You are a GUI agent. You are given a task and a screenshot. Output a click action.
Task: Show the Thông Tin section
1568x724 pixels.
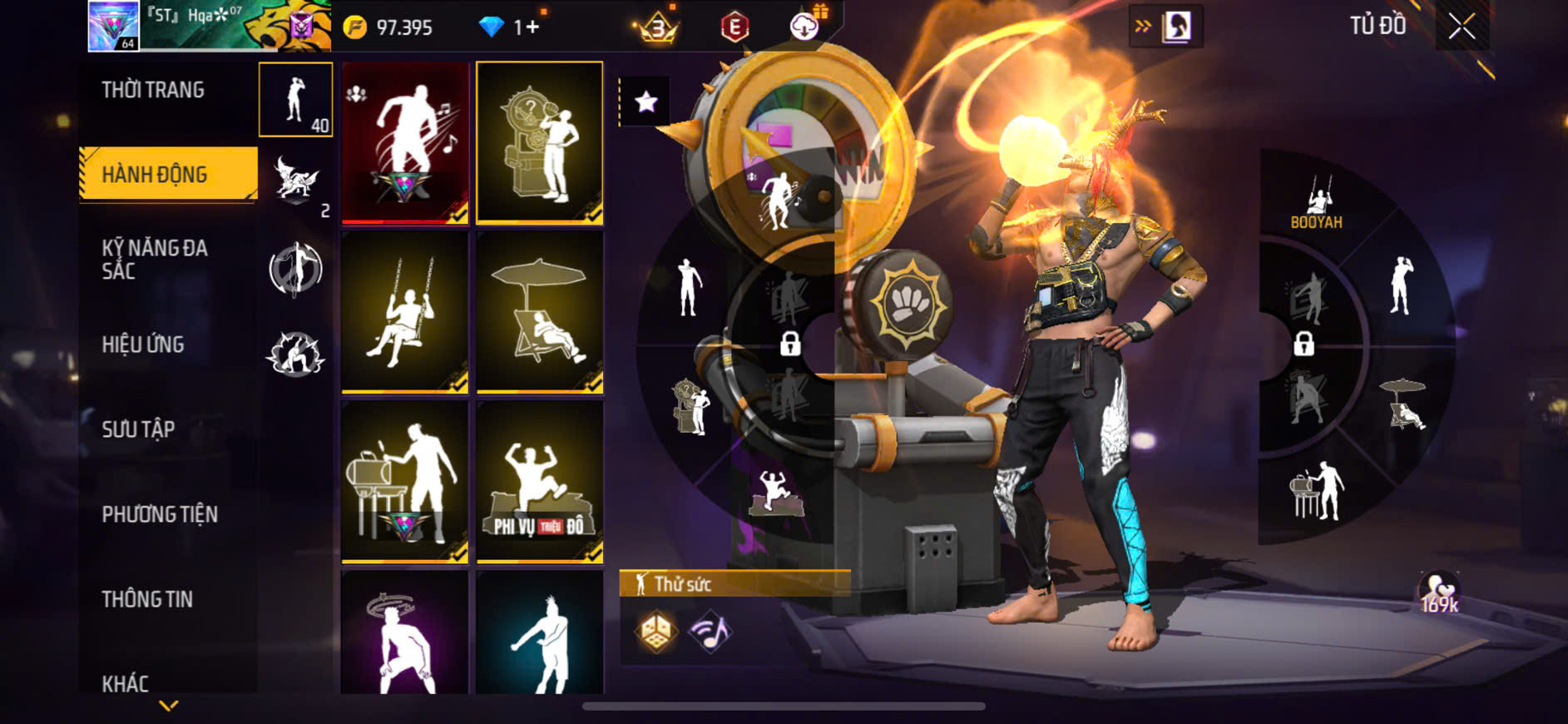click(147, 599)
